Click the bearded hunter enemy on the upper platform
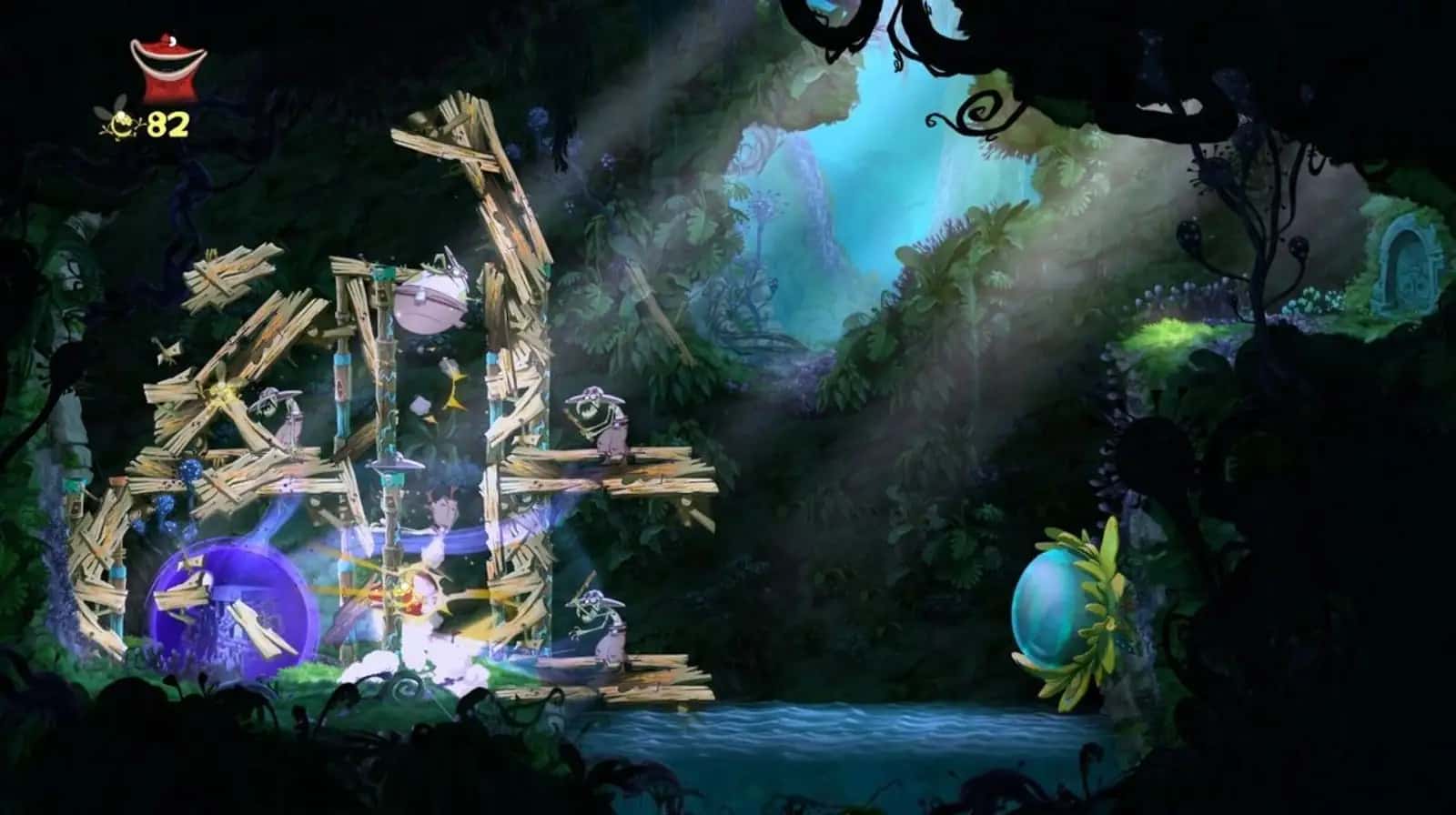The image size is (1456, 815). click(601, 428)
